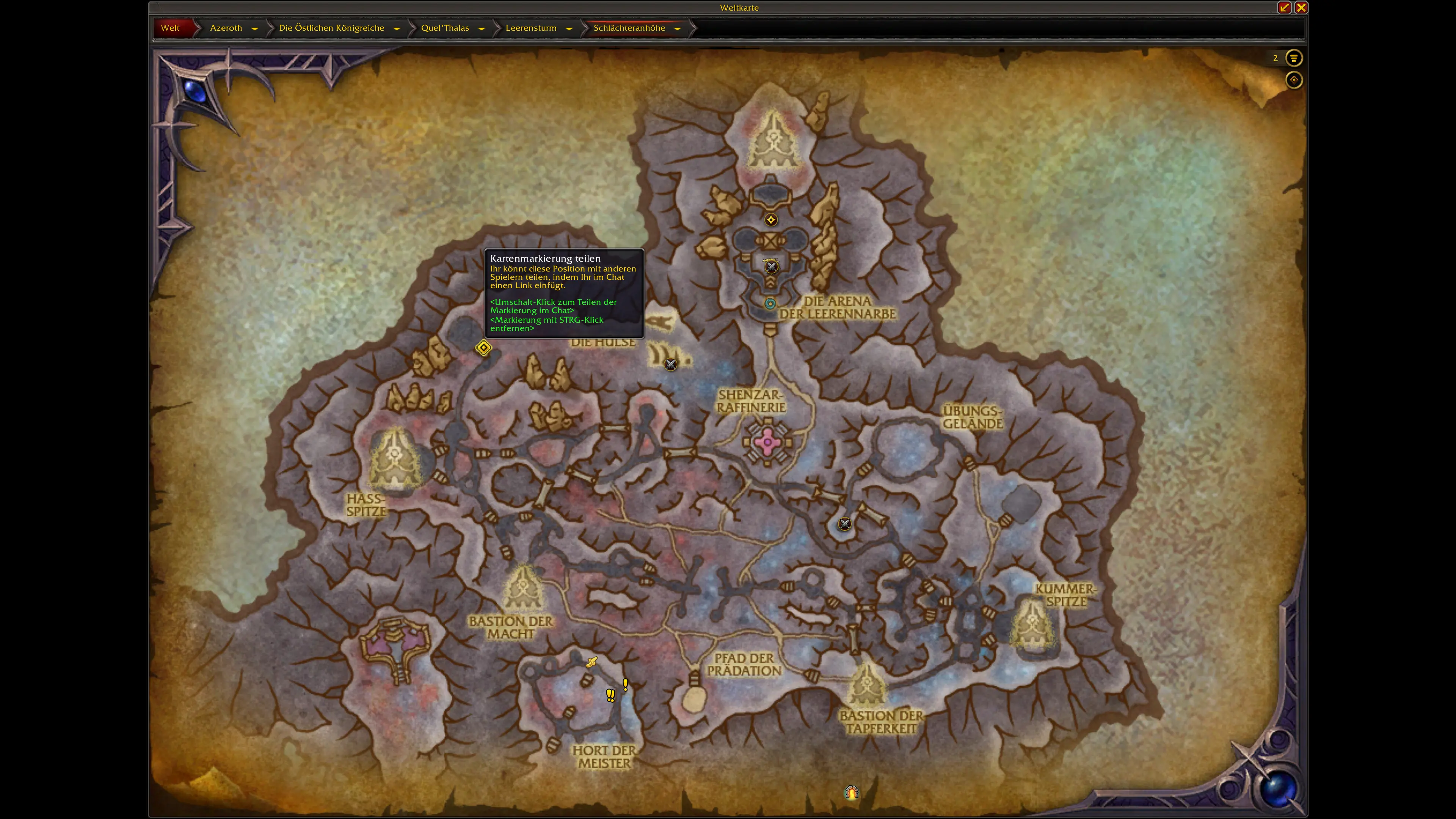Expand the Schlächteranhöhe dropdown arrow

click(x=677, y=28)
